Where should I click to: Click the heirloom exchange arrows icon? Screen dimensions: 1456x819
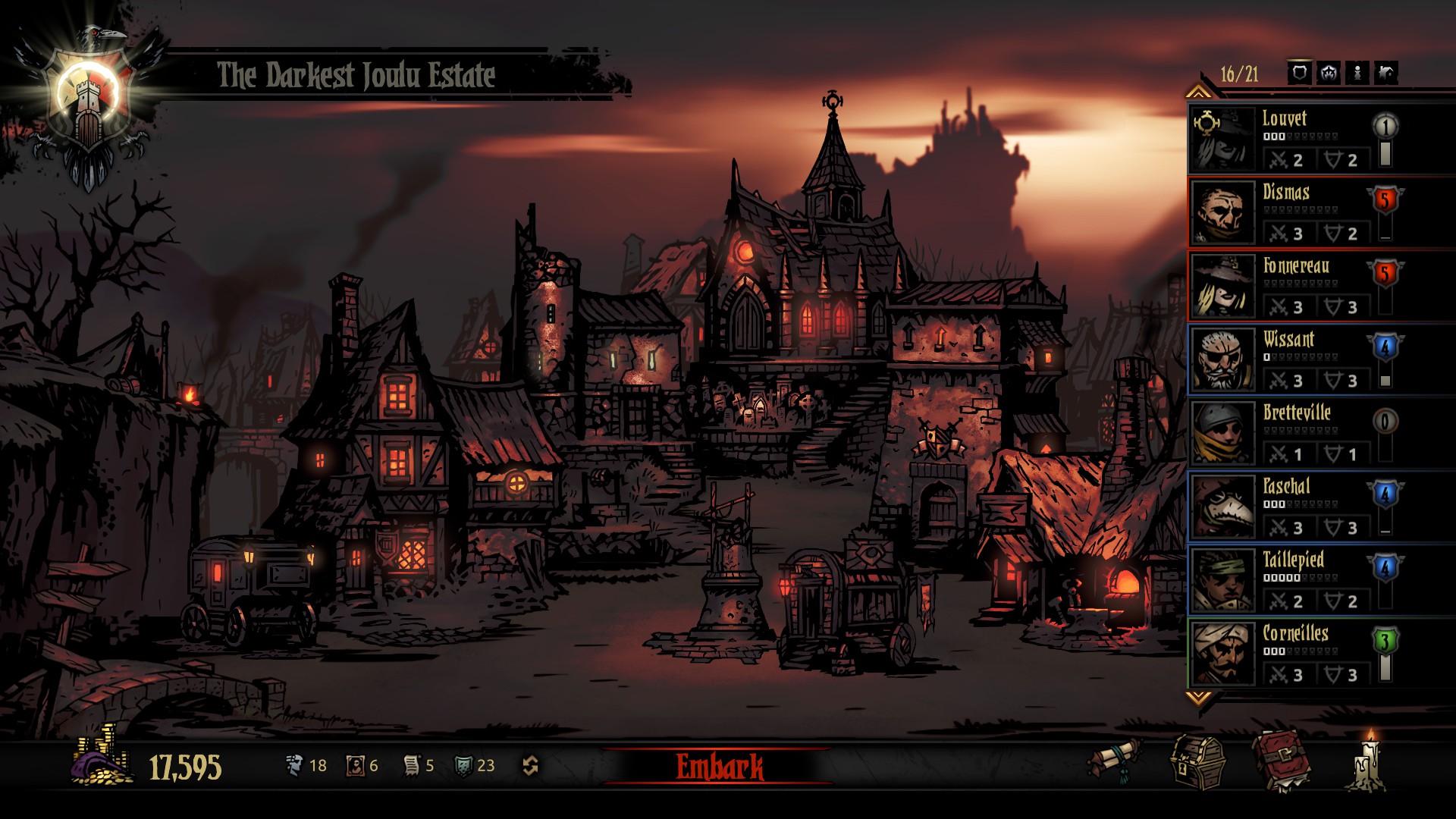pyautogui.click(x=530, y=766)
